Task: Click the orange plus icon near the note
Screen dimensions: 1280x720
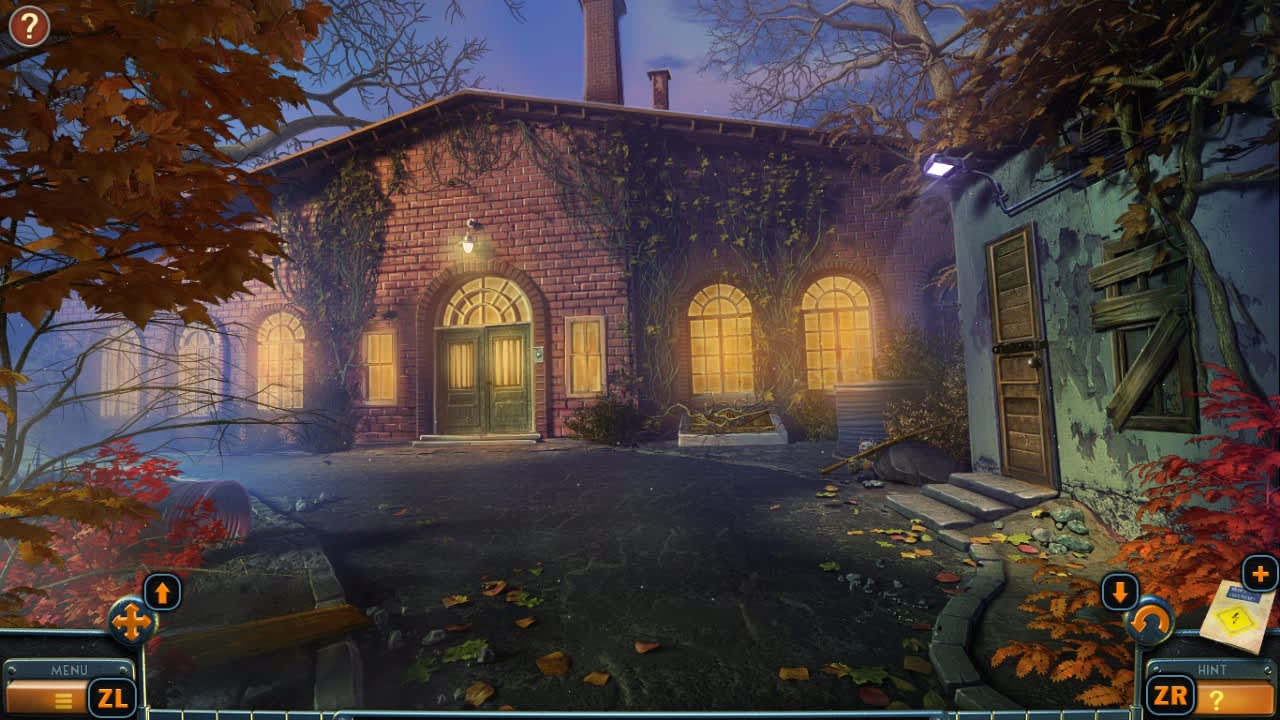Action: click(1262, 573)
